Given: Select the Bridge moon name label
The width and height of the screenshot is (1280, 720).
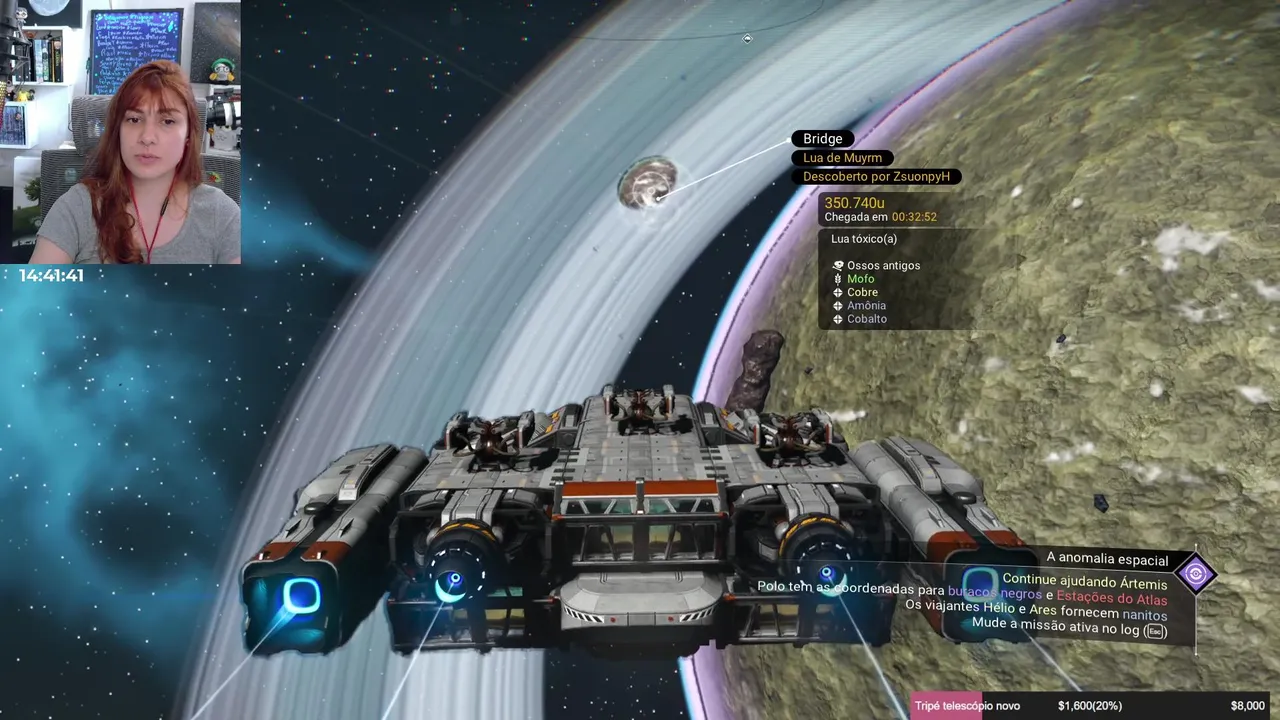Looking at the screenshot, I should (823, 139).
